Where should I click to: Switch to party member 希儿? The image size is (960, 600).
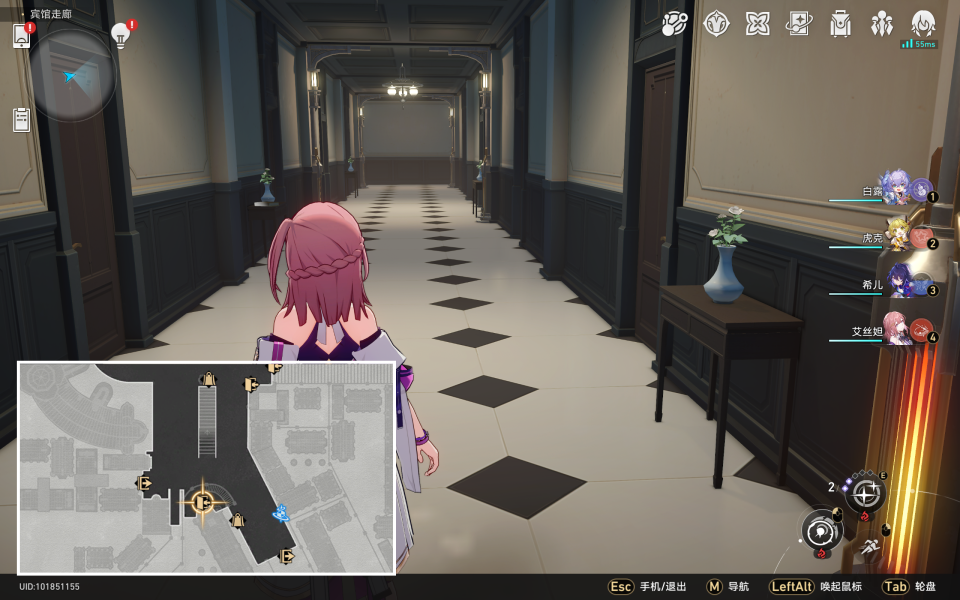pyautogui.click(x=895, y=283)
